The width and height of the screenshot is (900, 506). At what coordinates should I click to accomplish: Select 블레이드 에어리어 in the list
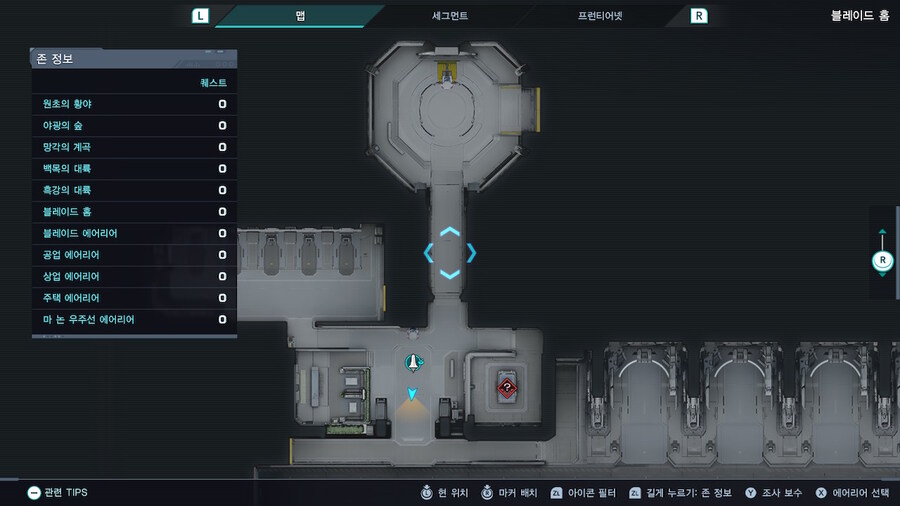(134, 233)
